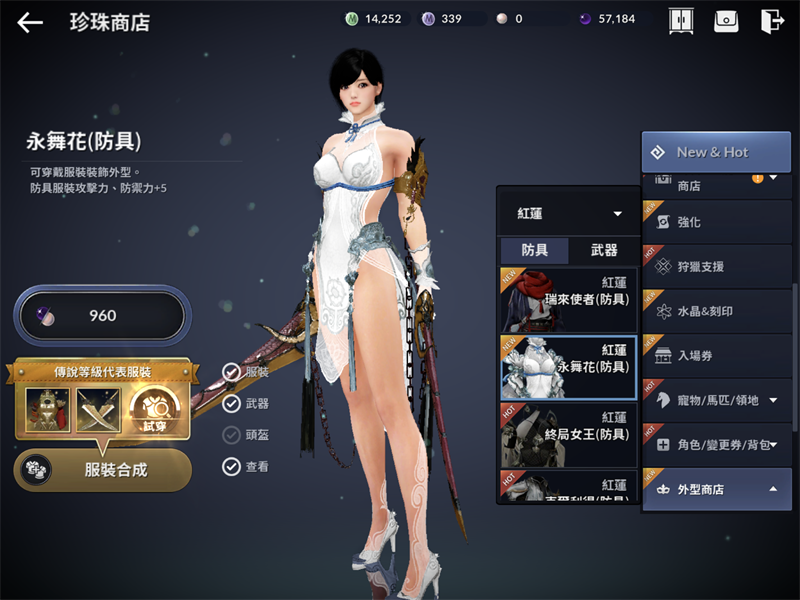This screenshot has width=800, height=600.
Task: Go back with the arrow button
Action: [x=30, y=22]
